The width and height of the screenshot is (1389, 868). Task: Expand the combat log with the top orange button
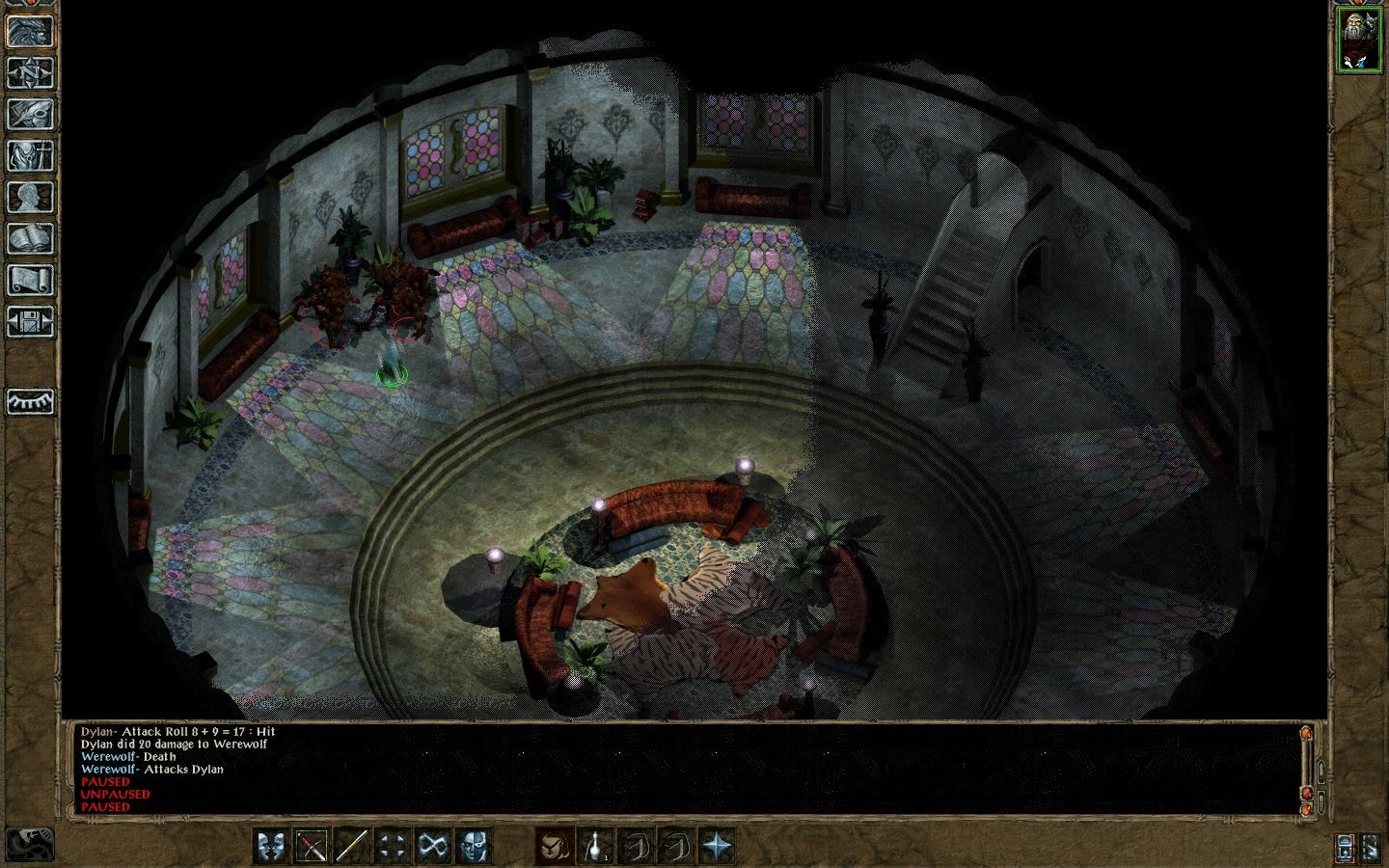point(1305,733)
